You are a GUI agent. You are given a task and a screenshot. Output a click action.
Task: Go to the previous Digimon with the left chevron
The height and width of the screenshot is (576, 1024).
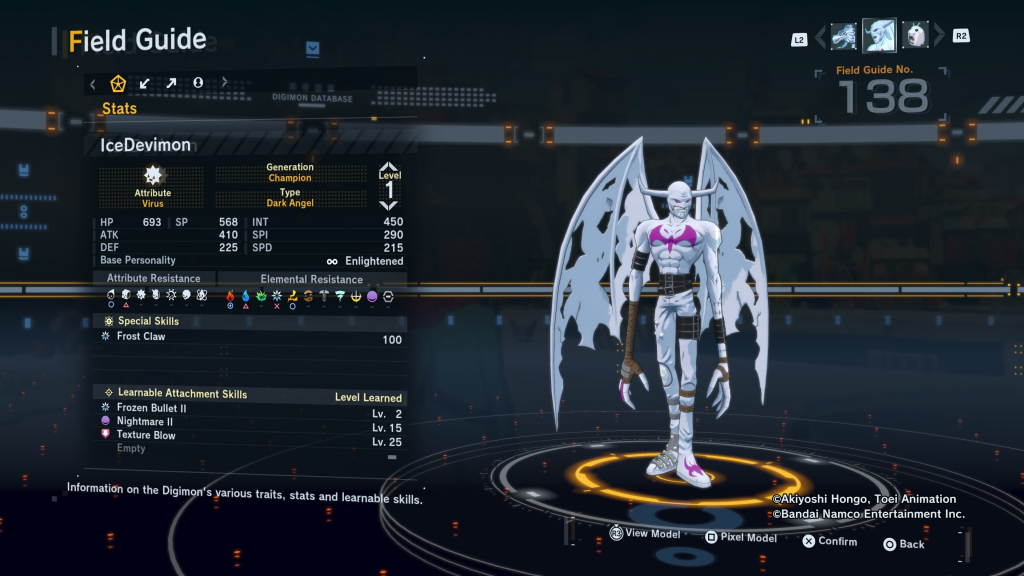click(x=821, y=37)
